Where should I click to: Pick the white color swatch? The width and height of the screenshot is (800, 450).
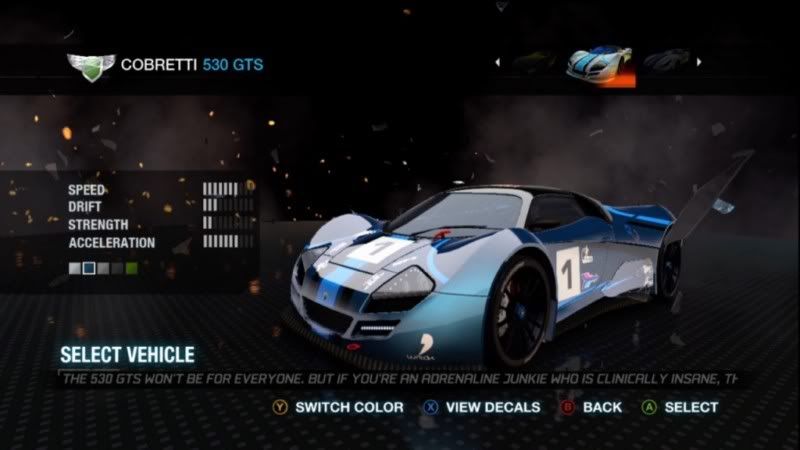pos(75,268)
